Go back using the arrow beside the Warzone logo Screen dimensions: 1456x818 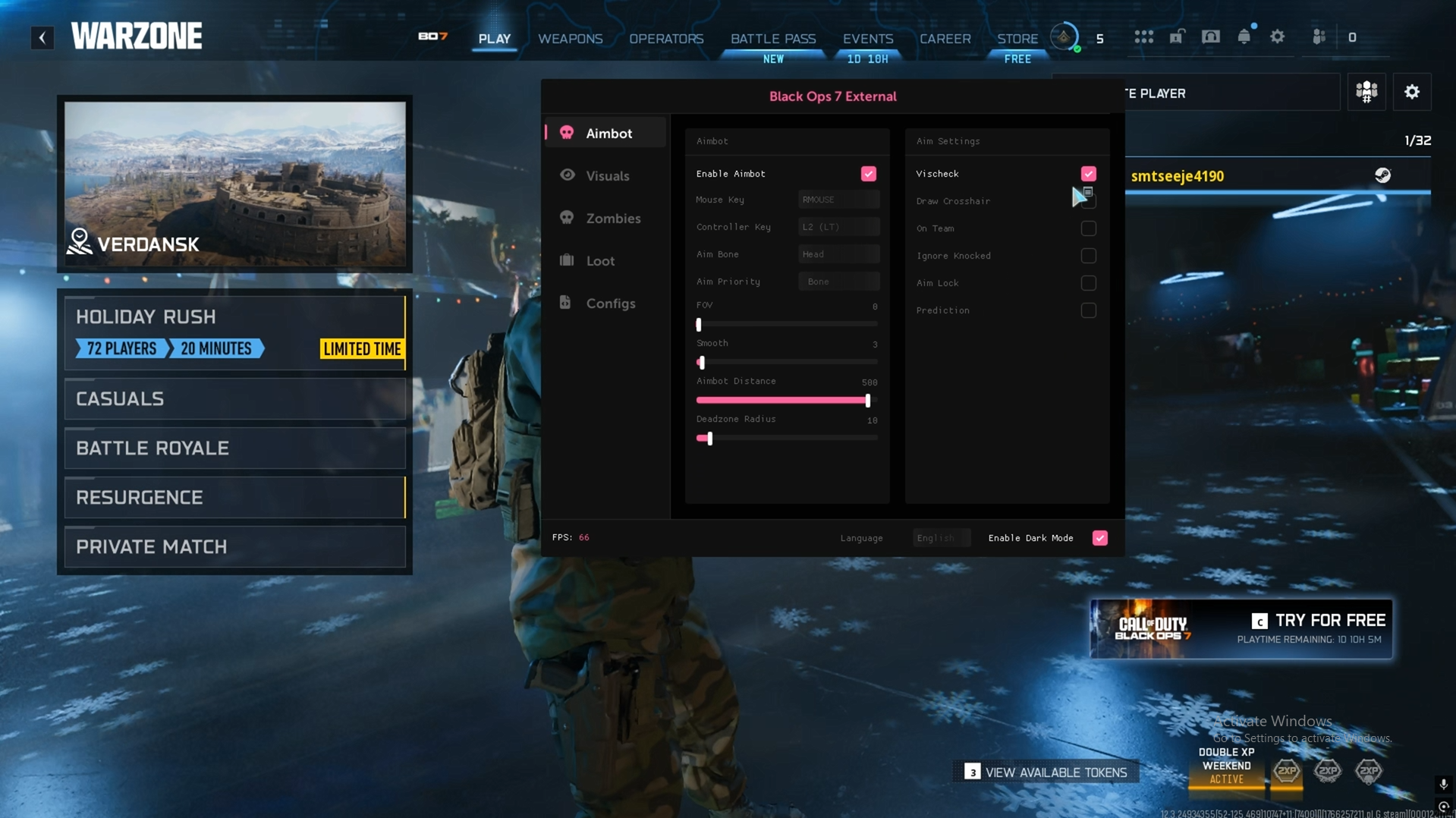pos(42,37)
